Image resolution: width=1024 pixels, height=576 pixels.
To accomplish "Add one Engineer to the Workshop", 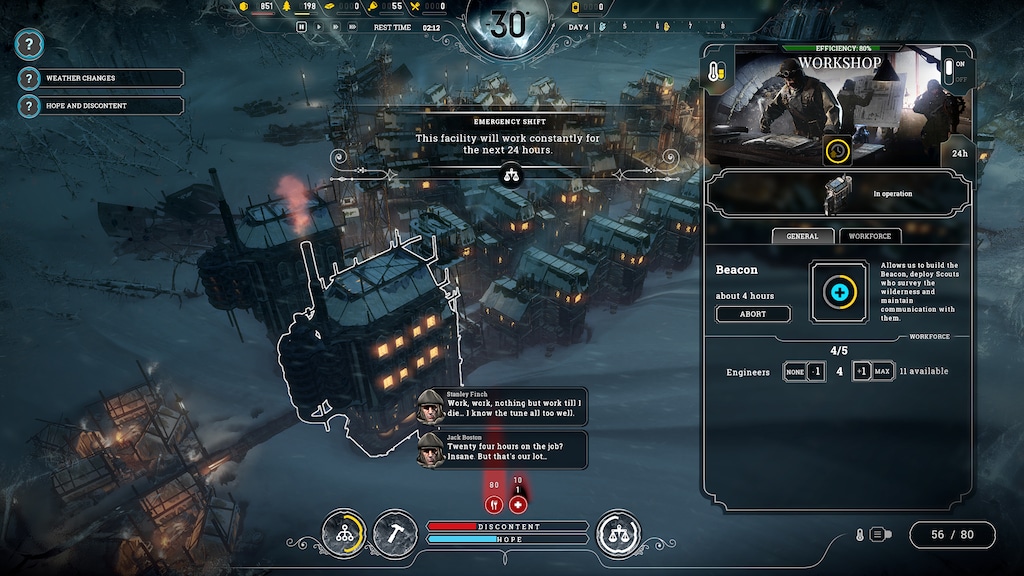I will [x=860, y=372].
